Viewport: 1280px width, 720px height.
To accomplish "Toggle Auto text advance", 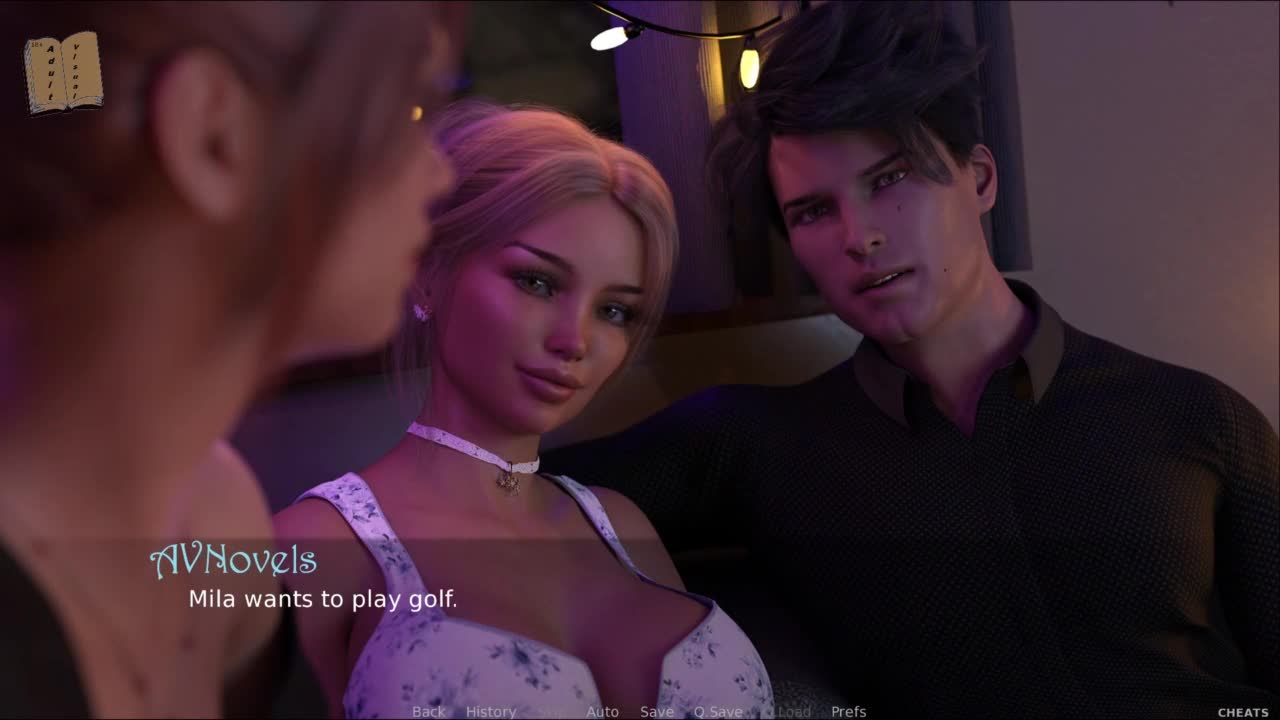I will tap(602, 711).
